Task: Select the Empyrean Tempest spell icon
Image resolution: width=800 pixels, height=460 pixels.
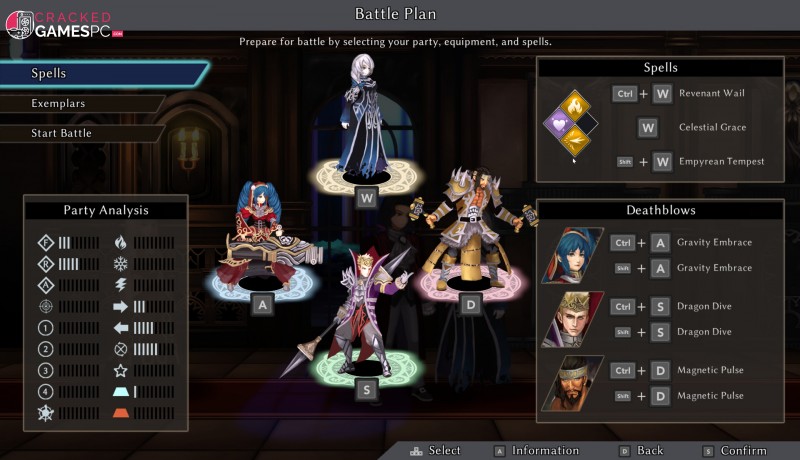Action: pyautogui.click(x=575, y=143)
